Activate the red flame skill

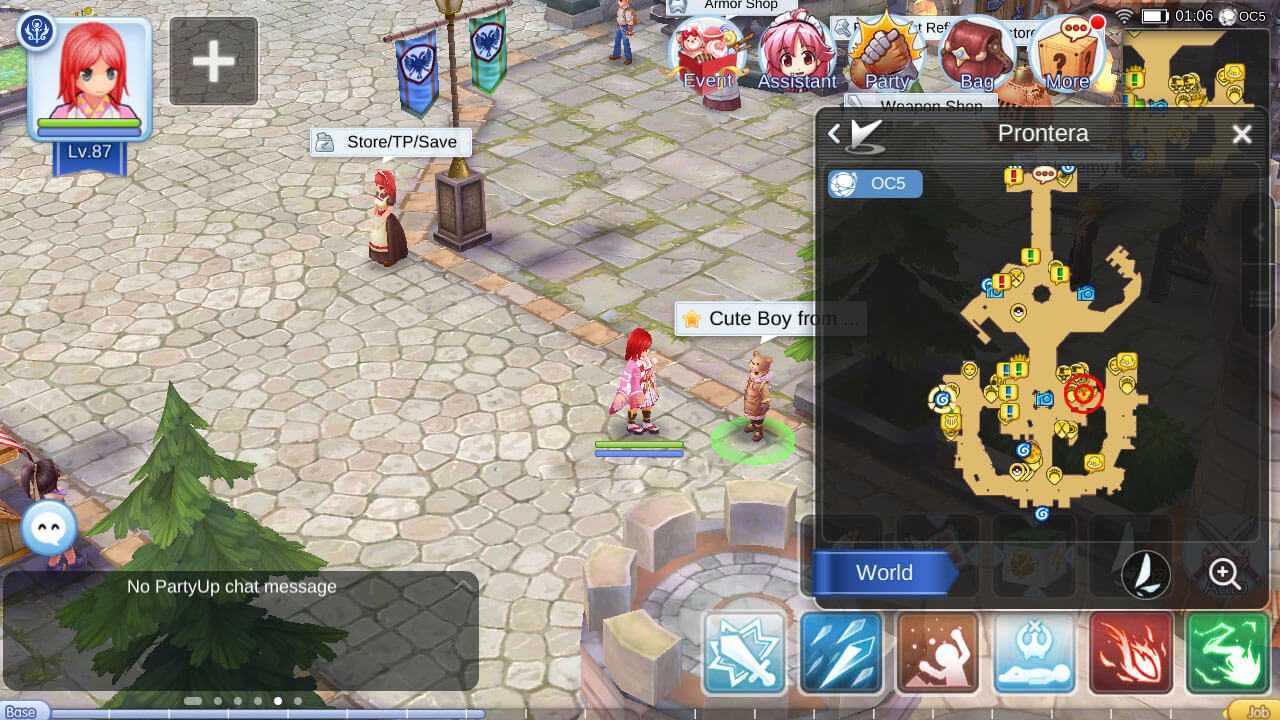pos(1130,653)
